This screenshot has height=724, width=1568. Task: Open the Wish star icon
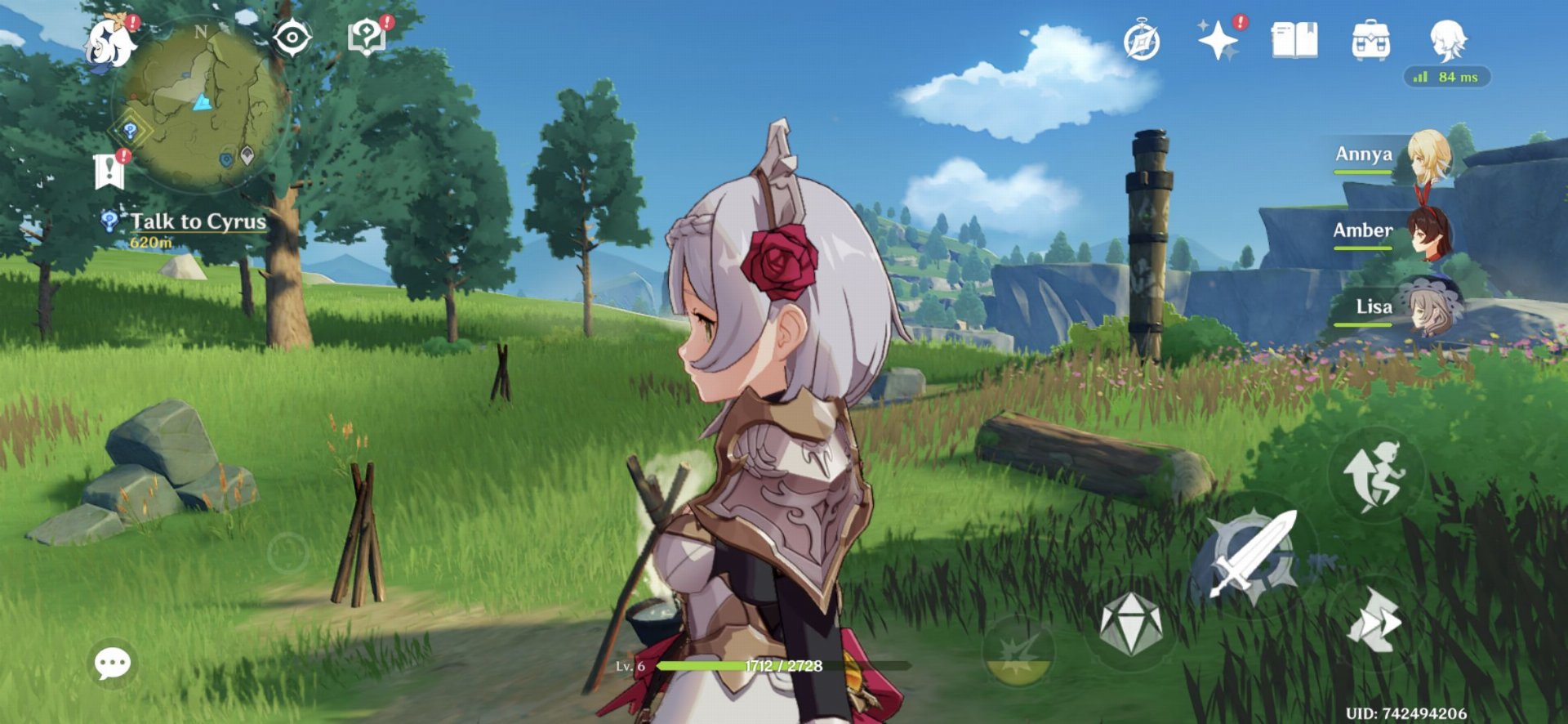[1217, 40]
